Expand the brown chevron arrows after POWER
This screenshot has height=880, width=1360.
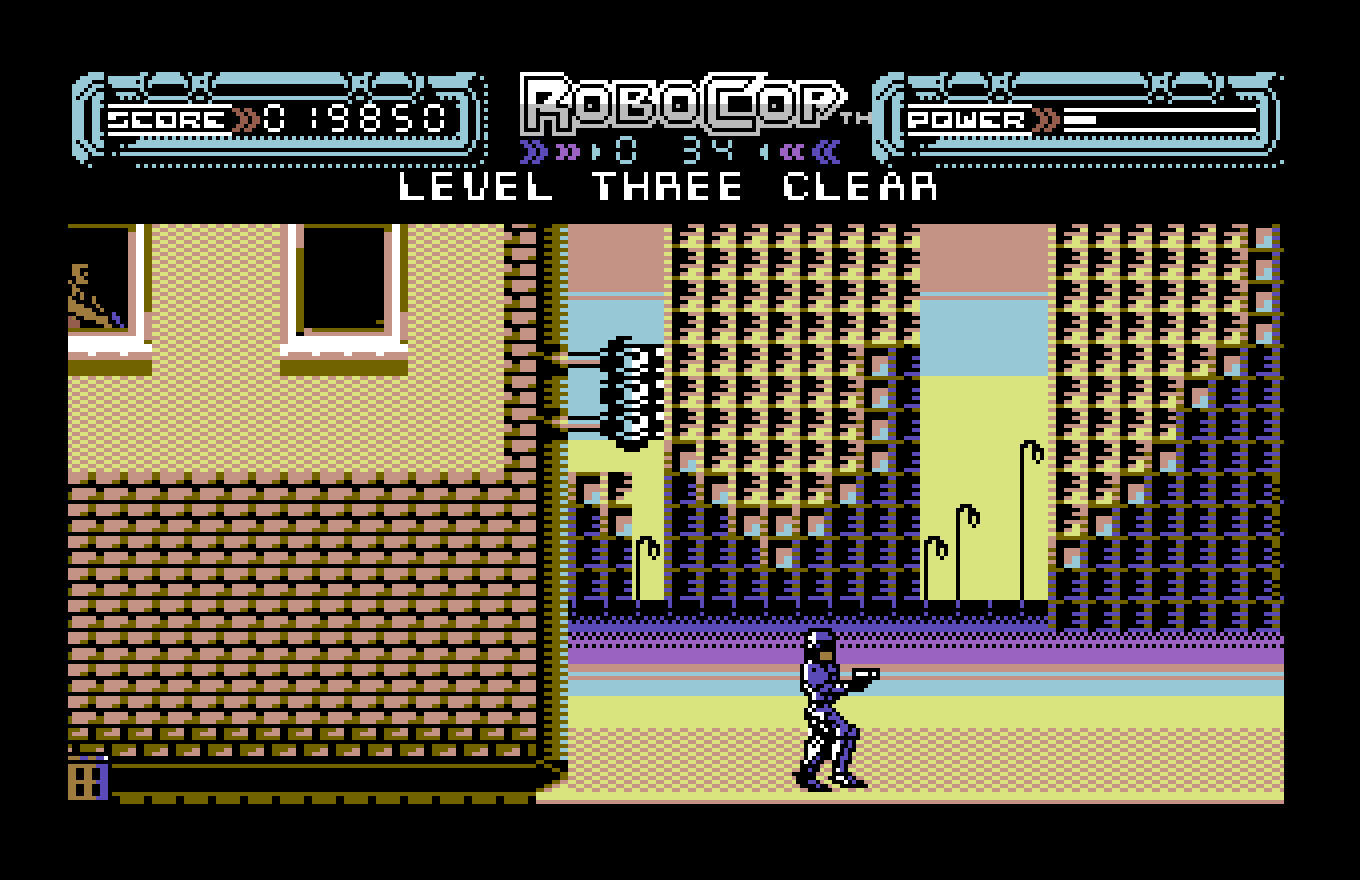1043,120
